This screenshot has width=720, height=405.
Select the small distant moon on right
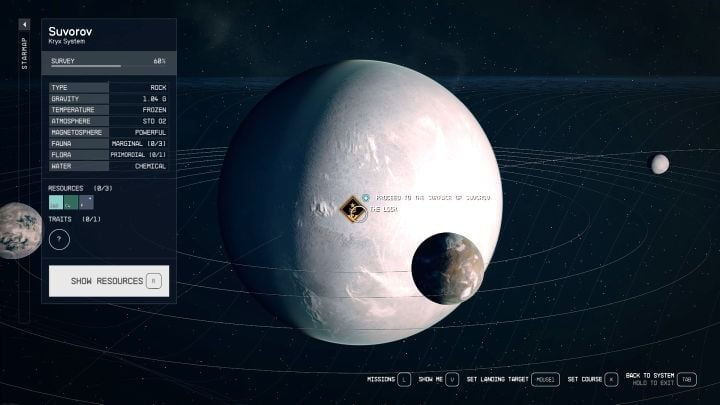pyautogui.click(x=659, y=164)
